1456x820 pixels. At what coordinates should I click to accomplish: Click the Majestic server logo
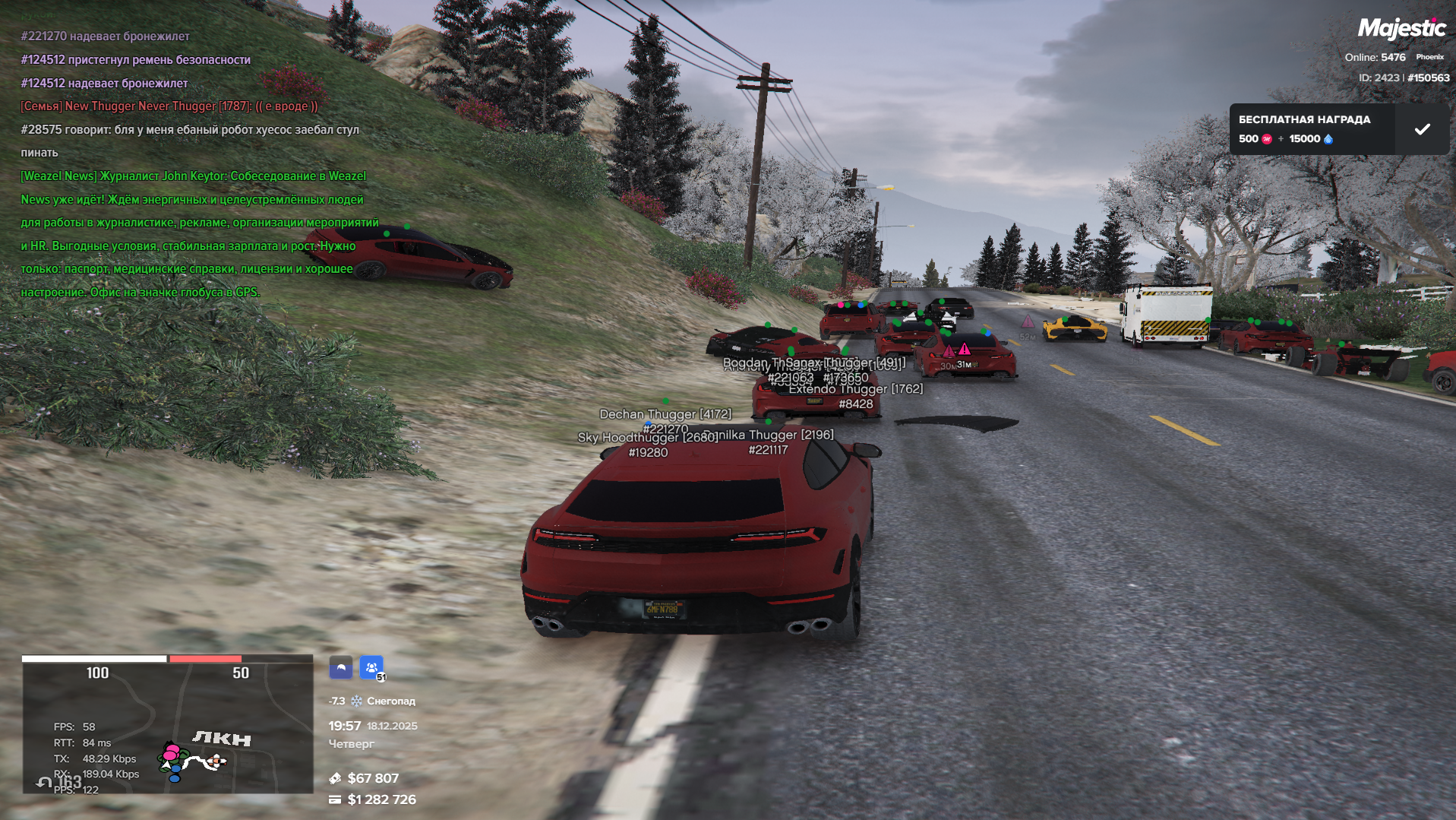(1401, 29)
